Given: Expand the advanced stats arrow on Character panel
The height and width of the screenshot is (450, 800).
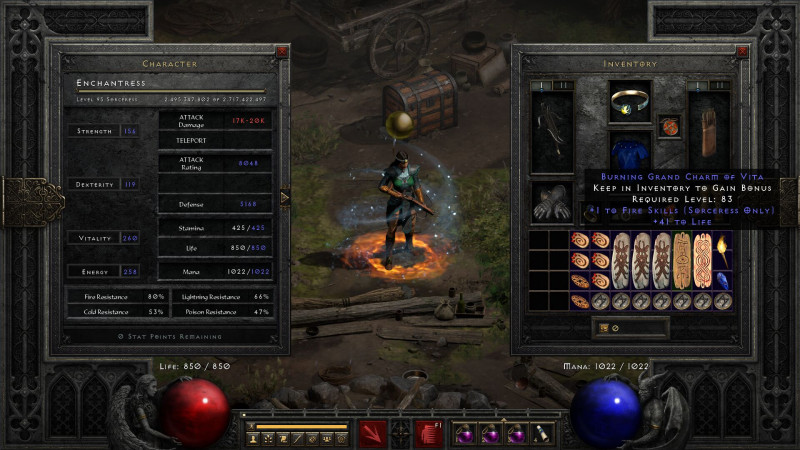Looking at the screenshot, I should (285, 197).
